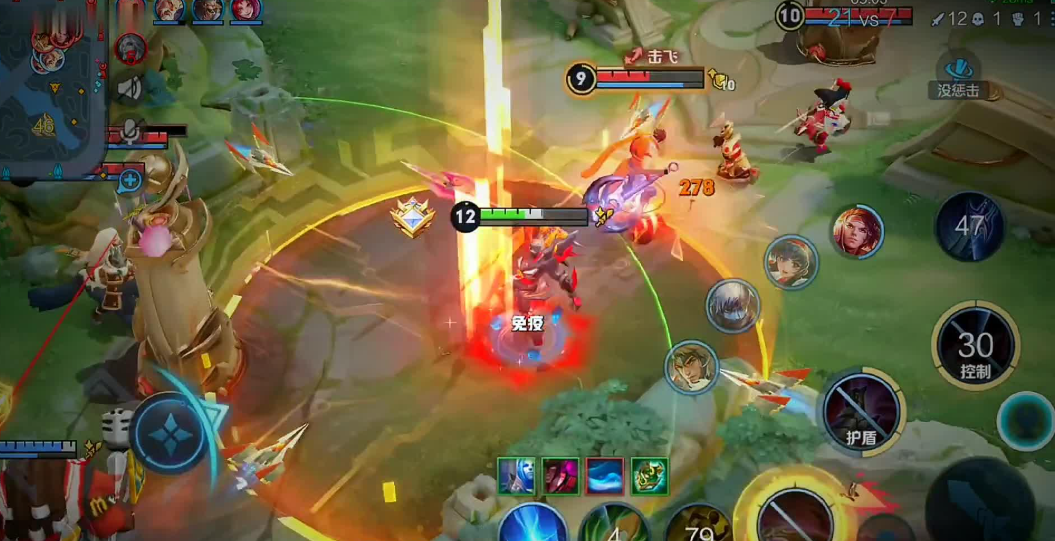Viewport: 1055px width, 541px height.
Task: Open the blue plus quick chat bubble
Action: [130, 180]
